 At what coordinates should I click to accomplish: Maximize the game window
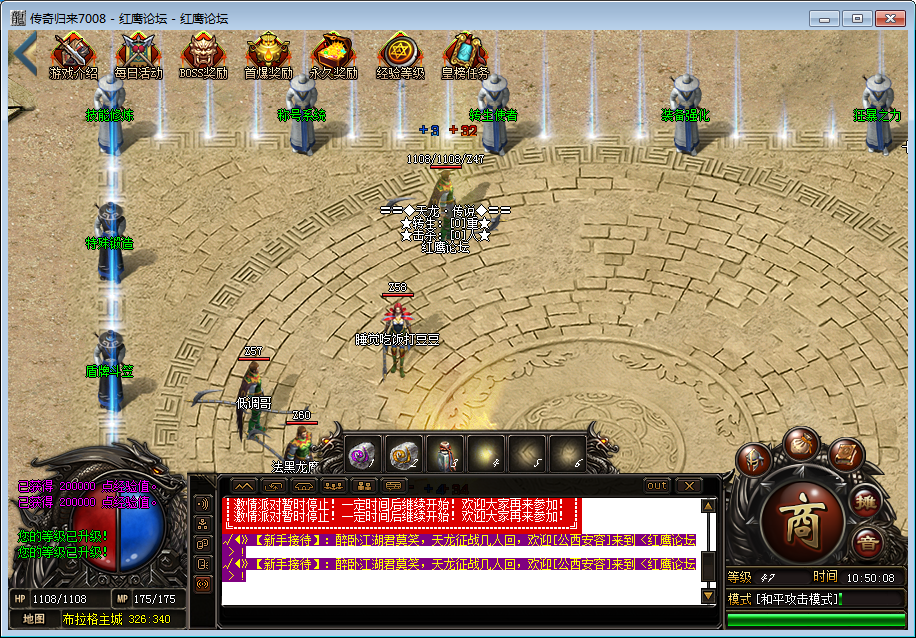coord(856,18)
